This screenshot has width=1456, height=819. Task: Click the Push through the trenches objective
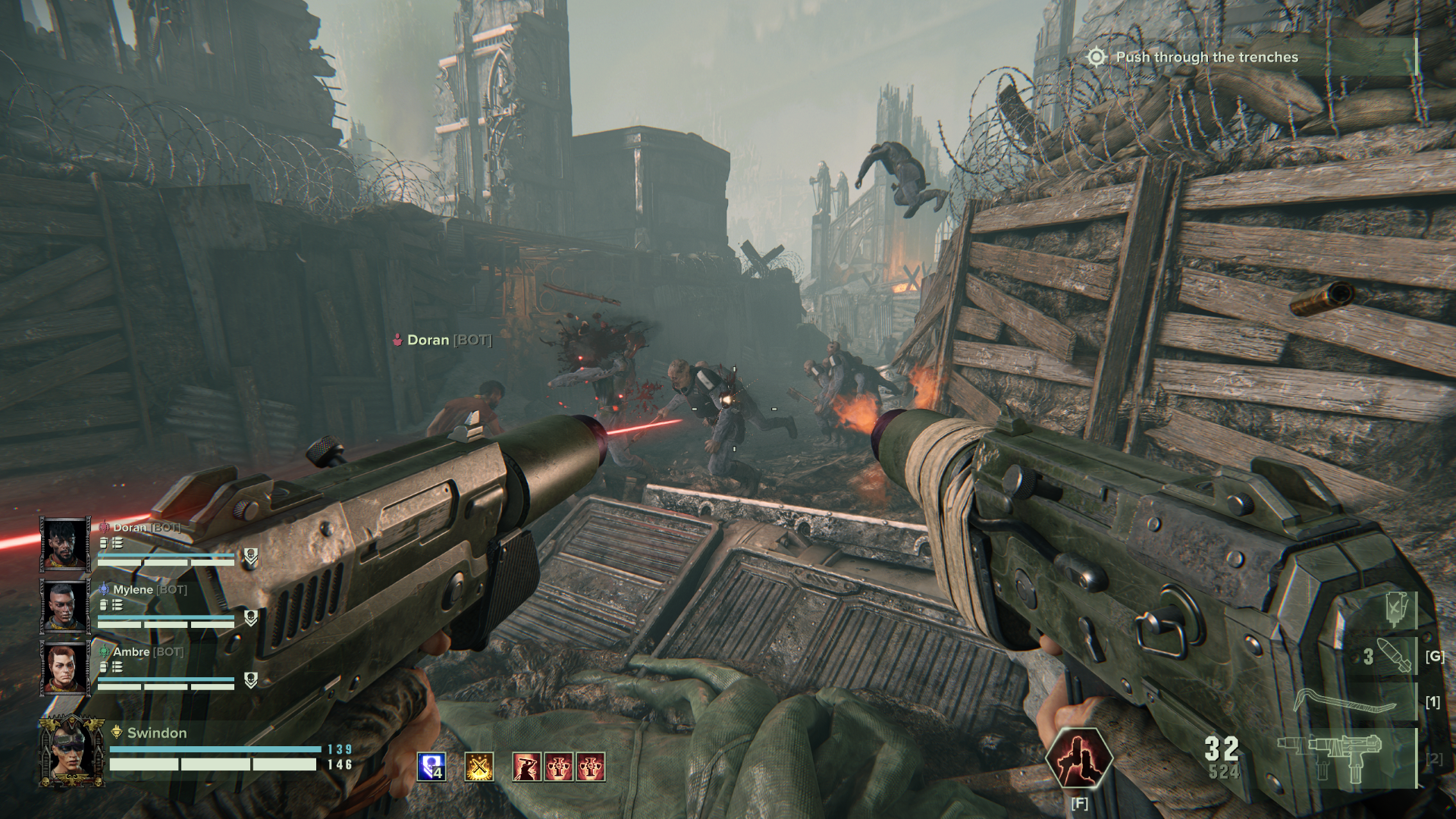1206,58
